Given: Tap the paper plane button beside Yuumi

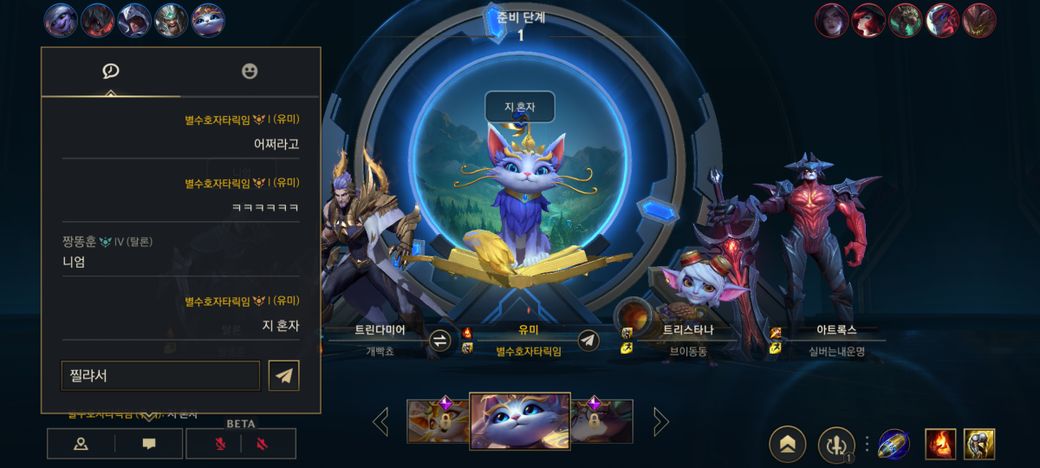Looking at the screenshot, I should (589, 340).
